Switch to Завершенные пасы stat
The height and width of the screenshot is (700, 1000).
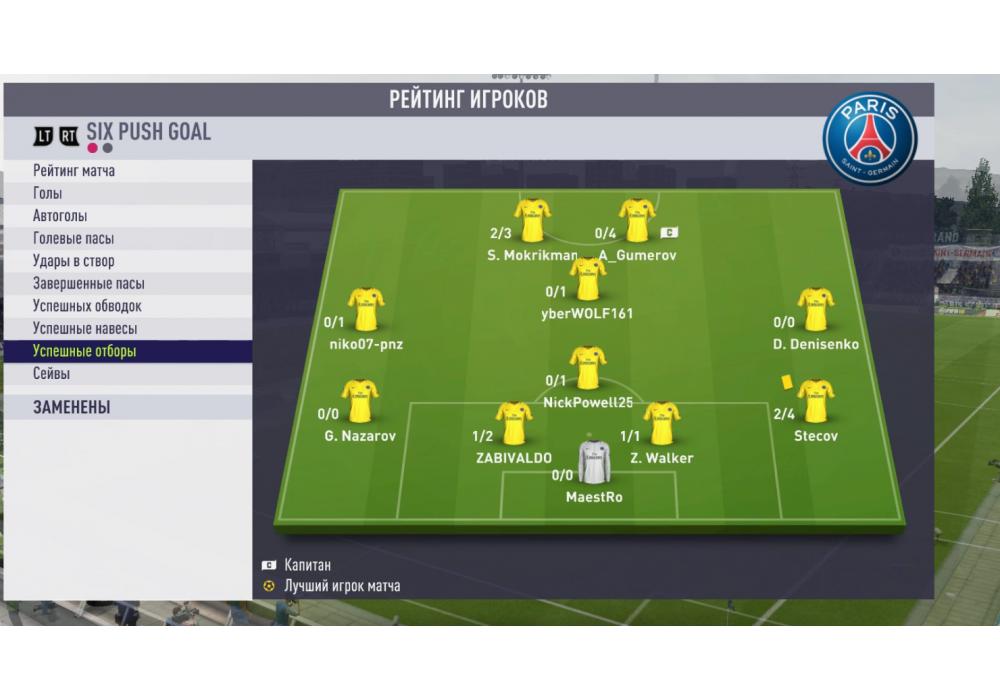88,284
